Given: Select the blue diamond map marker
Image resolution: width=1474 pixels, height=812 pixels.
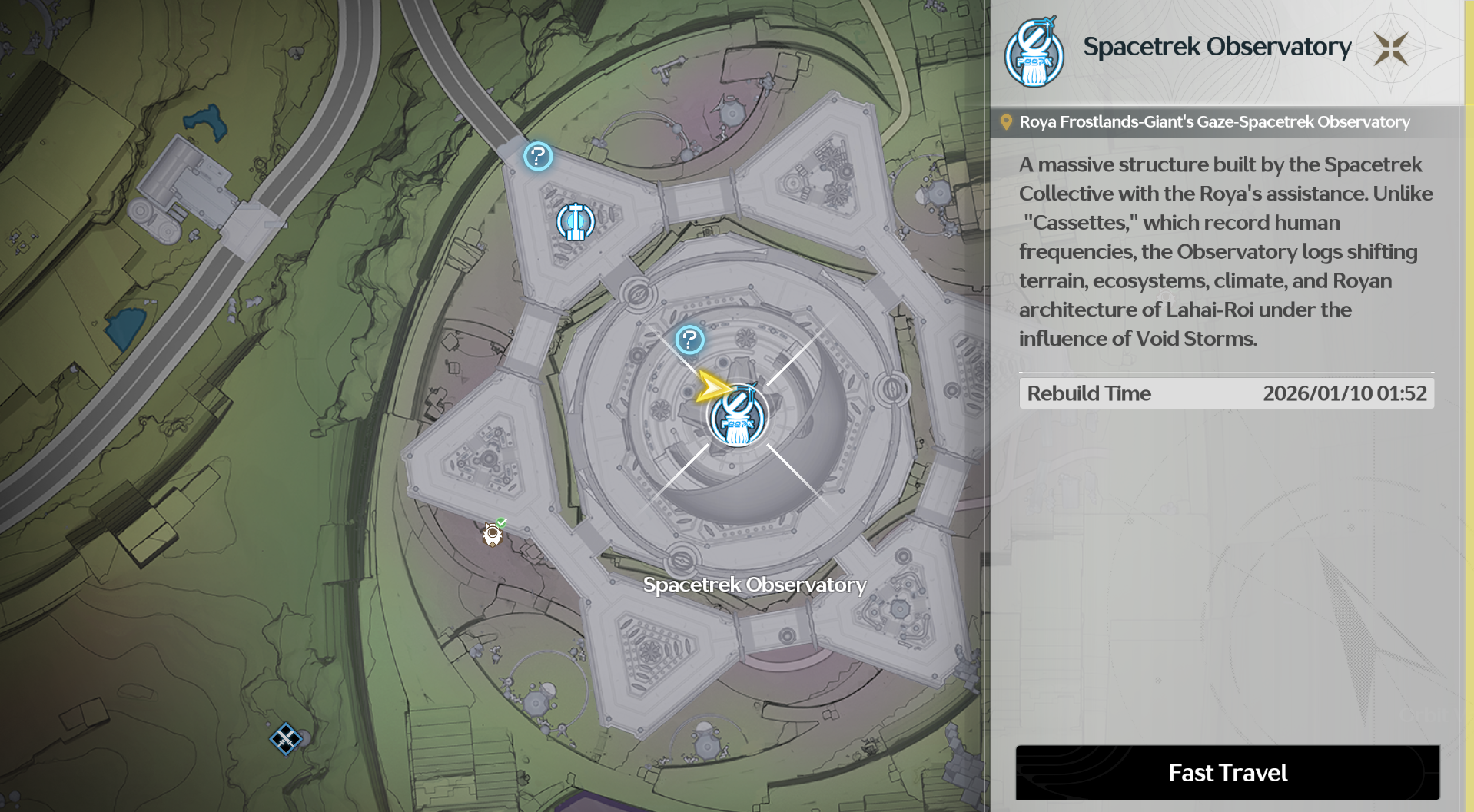Looking at the screenshot, I should tap(285, 739).
